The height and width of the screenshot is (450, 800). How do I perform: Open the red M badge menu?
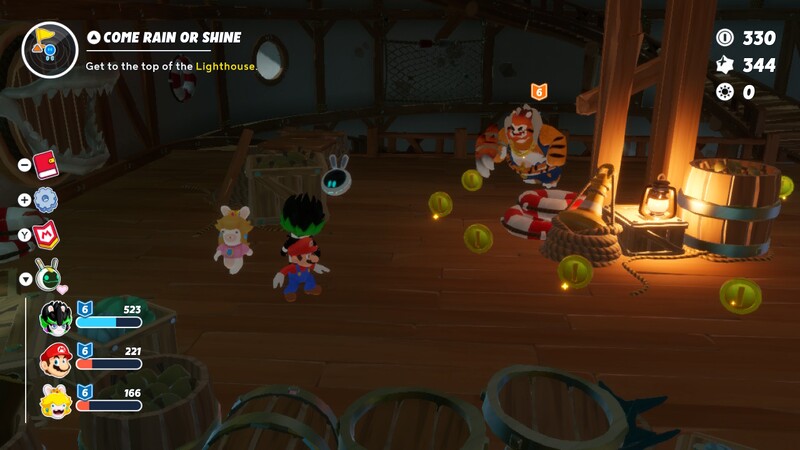pos(46,236)
